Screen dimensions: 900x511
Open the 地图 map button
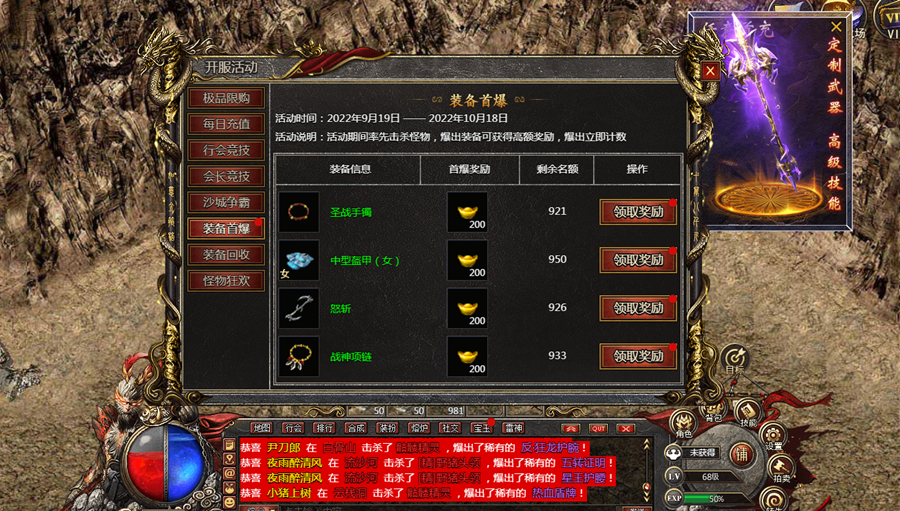261,428
